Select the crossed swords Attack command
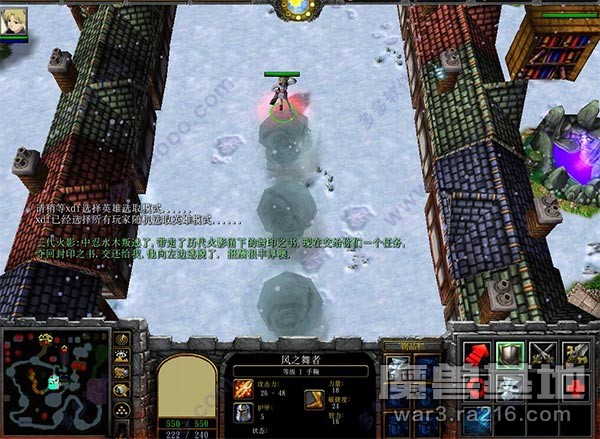This screenshot has height=439, width=600. 543,356
